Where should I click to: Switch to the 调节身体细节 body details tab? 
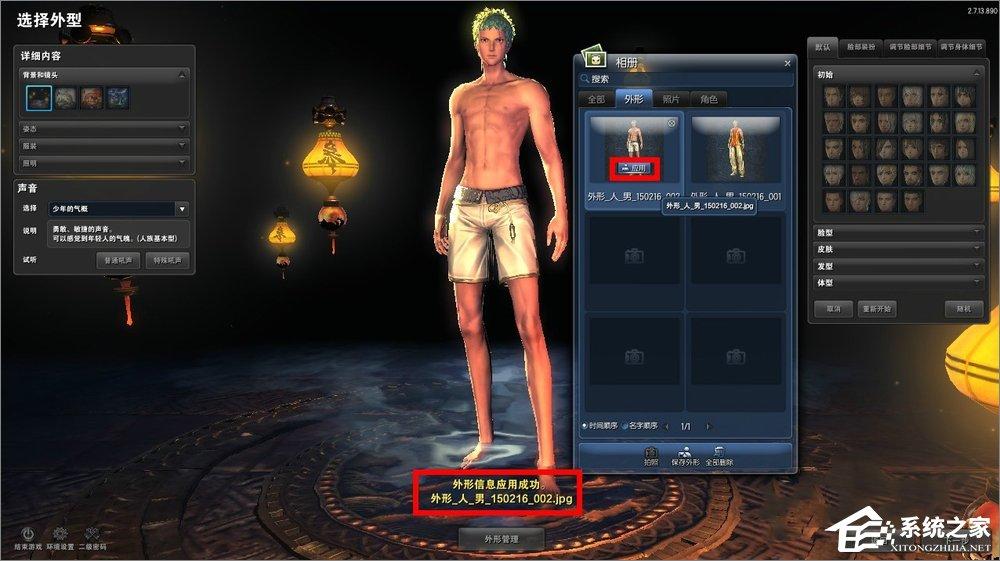click(963, 46)
